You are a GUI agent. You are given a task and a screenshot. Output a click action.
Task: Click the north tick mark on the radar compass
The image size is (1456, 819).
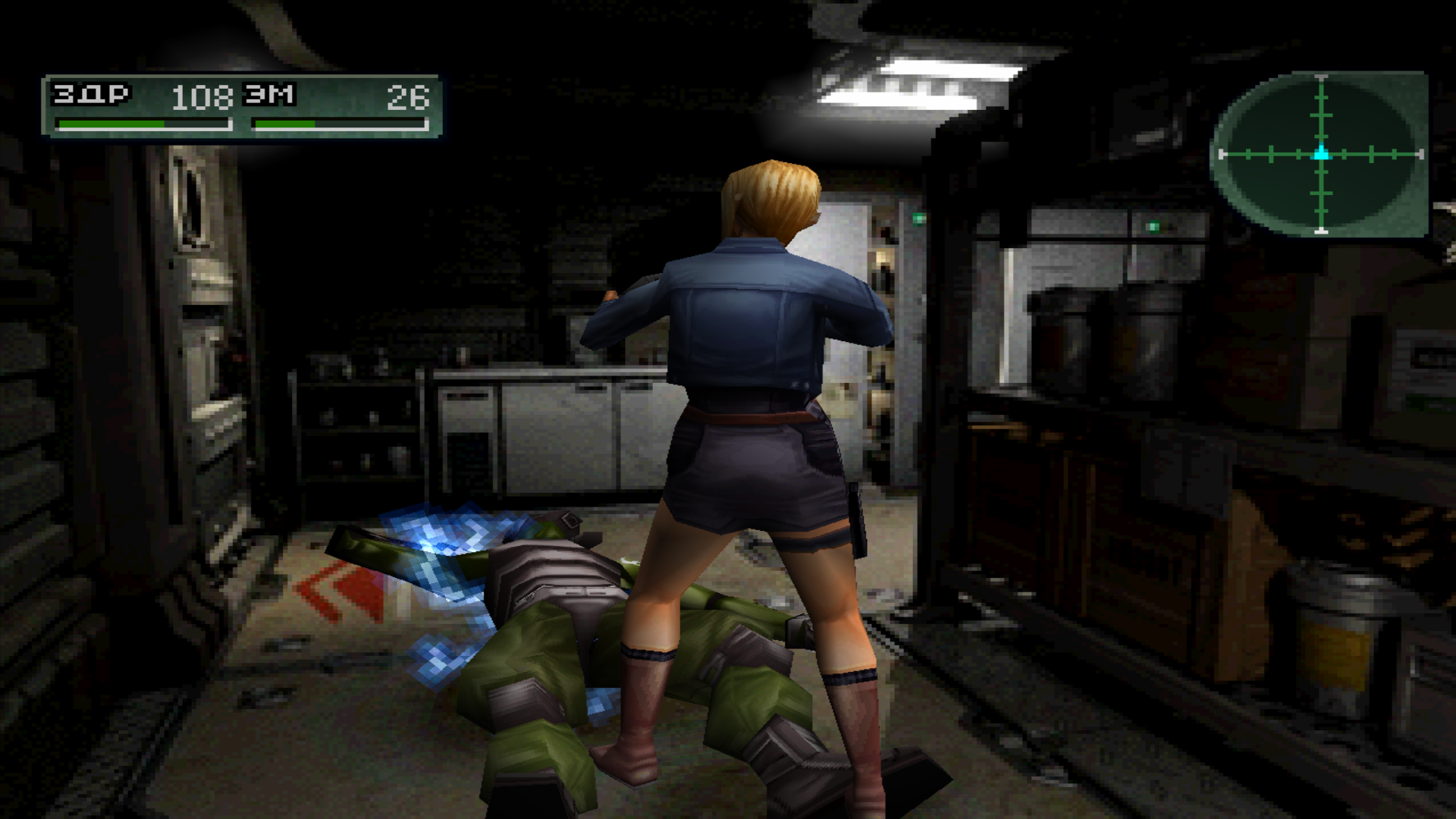(x=1321, y=78)
